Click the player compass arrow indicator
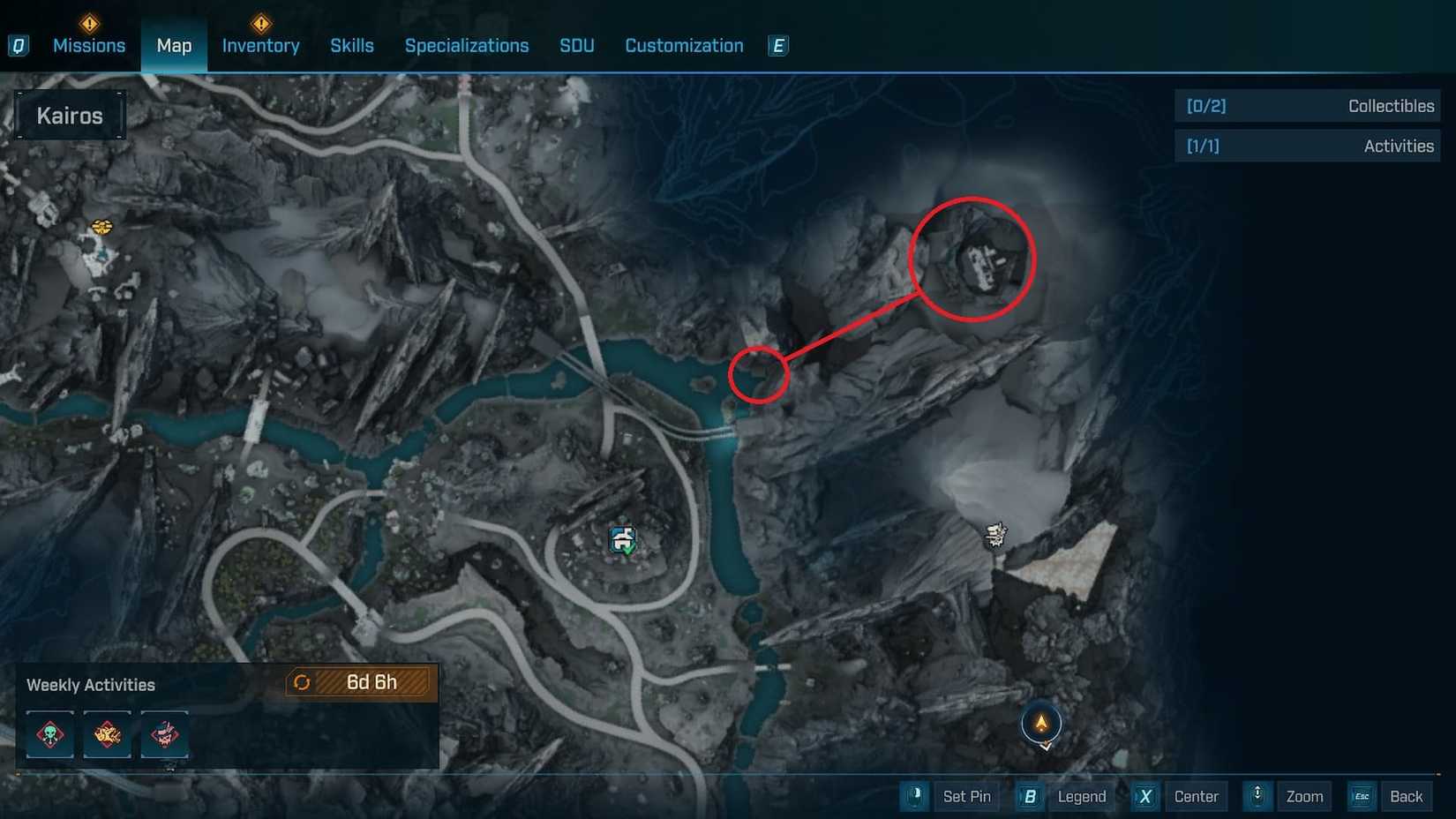This screenshot has height=819, width=1456. [x=1041, y=726]
